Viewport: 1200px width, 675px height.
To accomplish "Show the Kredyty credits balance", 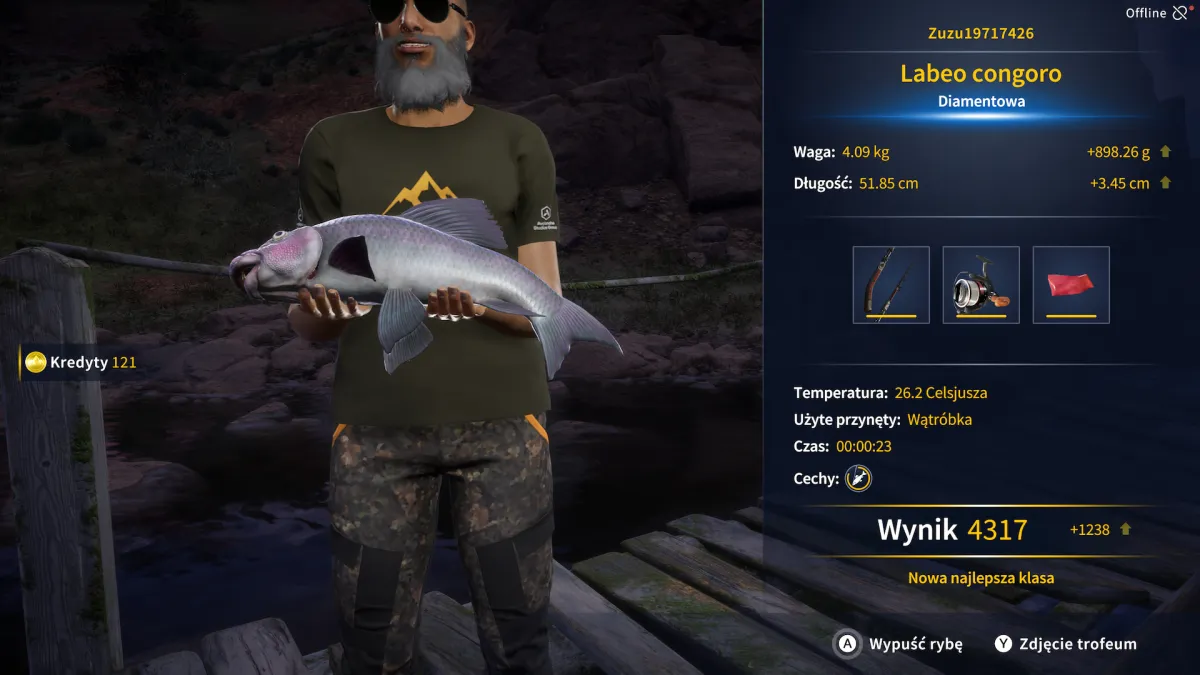I will 80,362.
